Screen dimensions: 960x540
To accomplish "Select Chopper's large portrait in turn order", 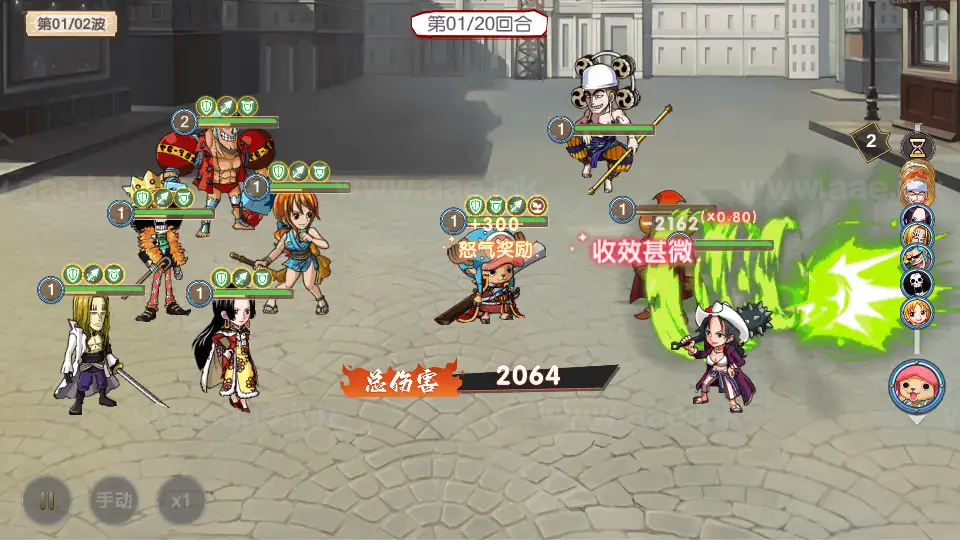I will point(916,386).
